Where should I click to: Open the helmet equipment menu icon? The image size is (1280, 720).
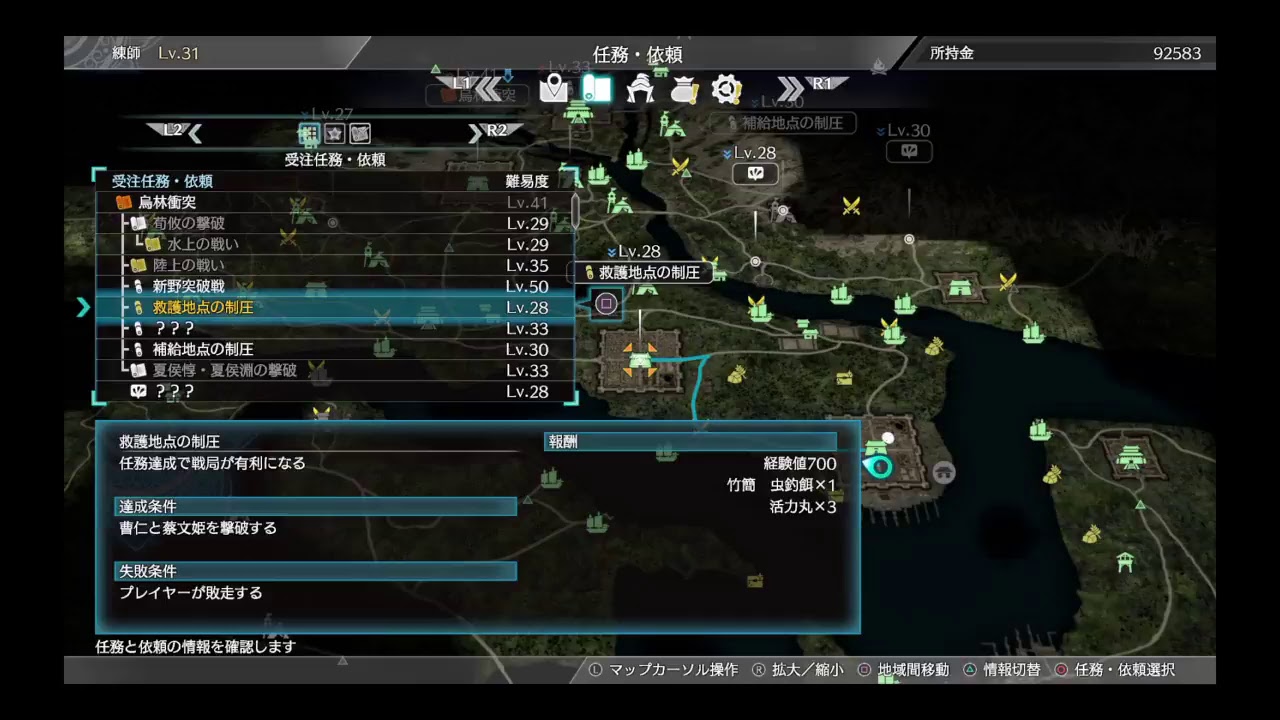(640, 88)
